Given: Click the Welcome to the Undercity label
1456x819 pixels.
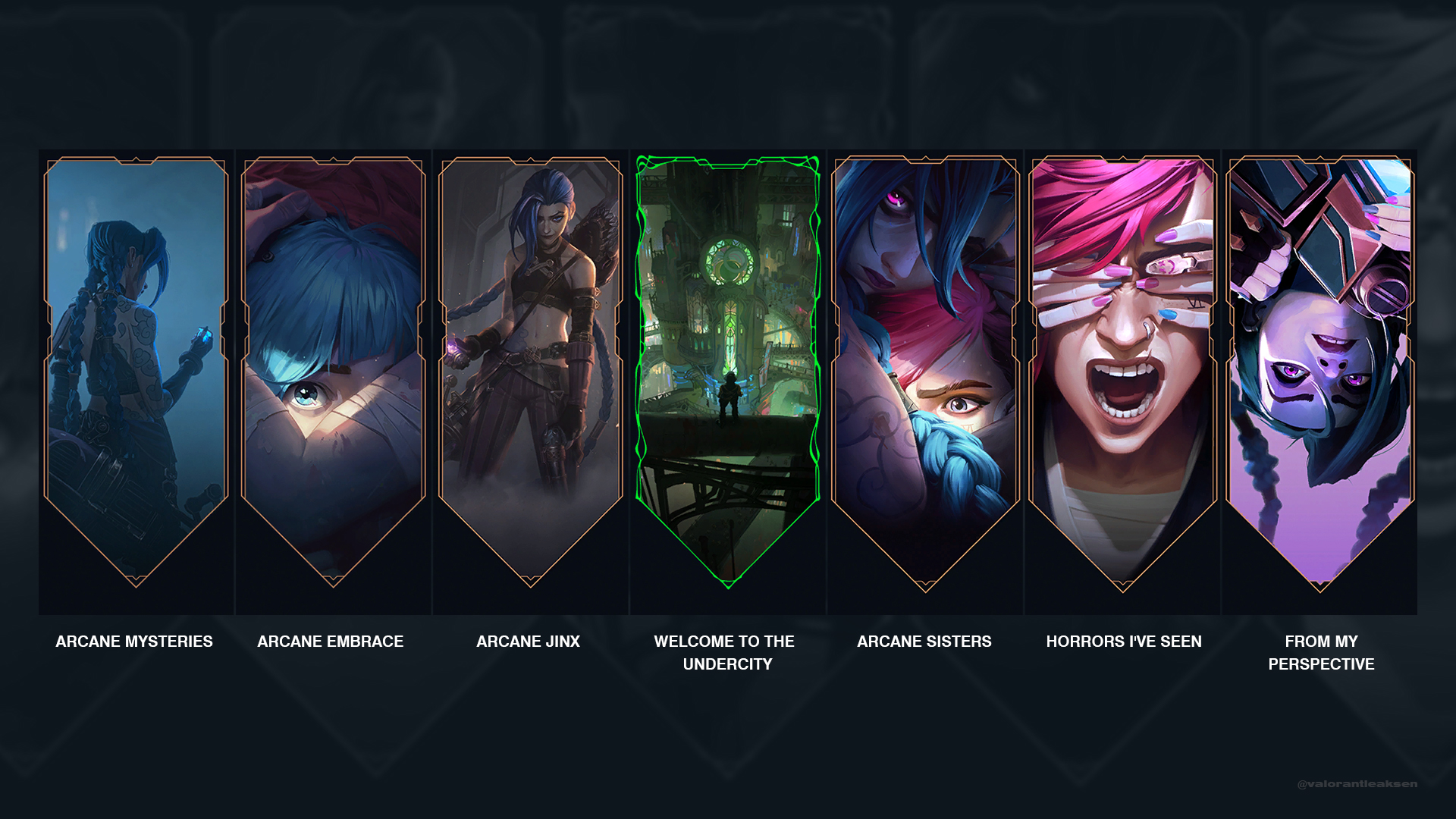Looking at the screenshot, I should coord(724,652).
